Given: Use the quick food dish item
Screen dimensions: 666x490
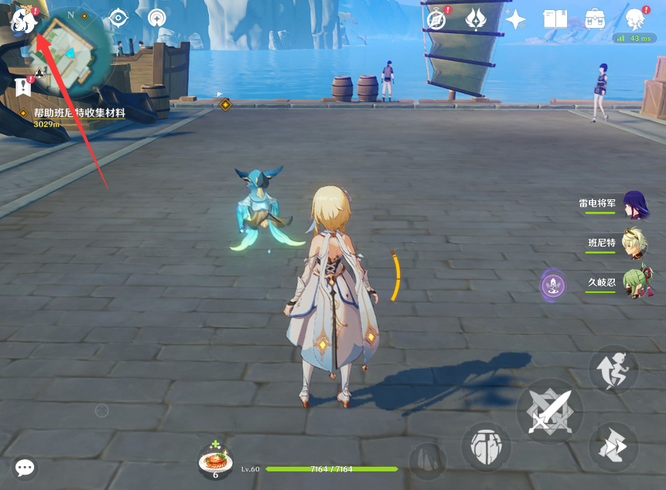Looking at the screenshot, I should pos(215,461).
